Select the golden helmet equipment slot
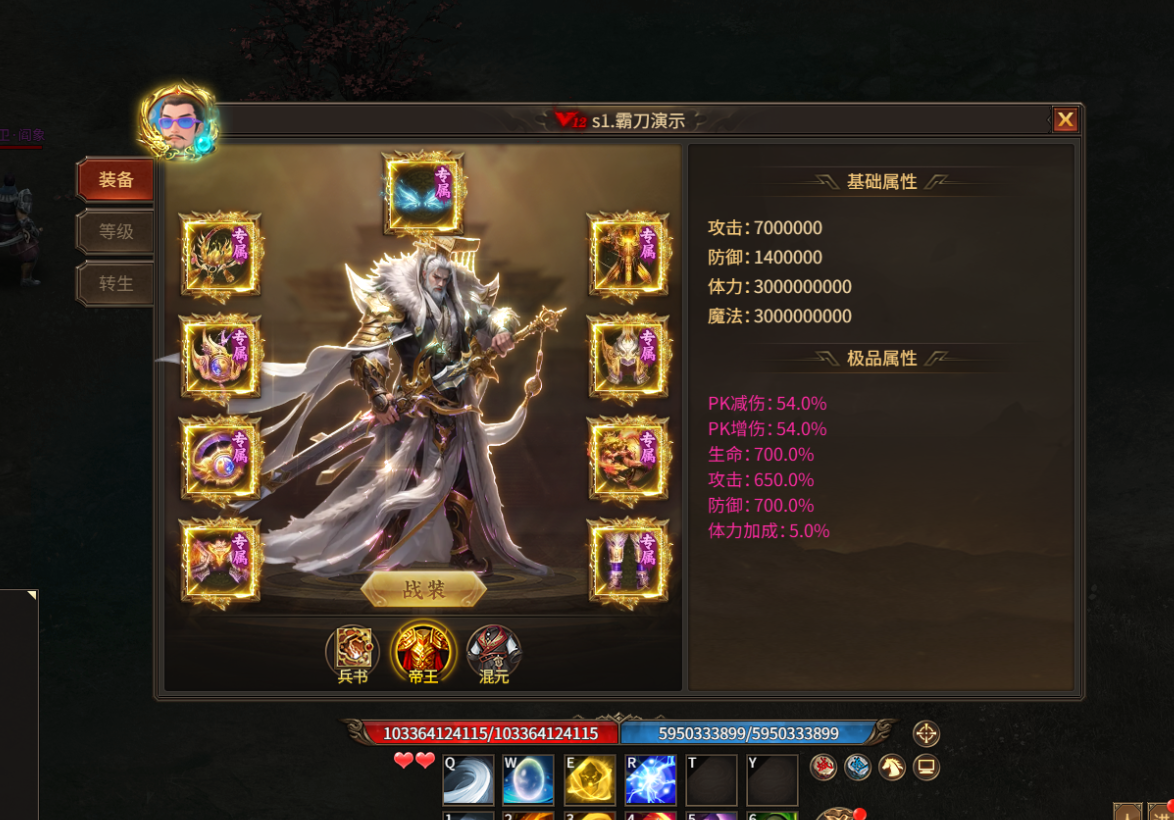 (x=627, y=356)
